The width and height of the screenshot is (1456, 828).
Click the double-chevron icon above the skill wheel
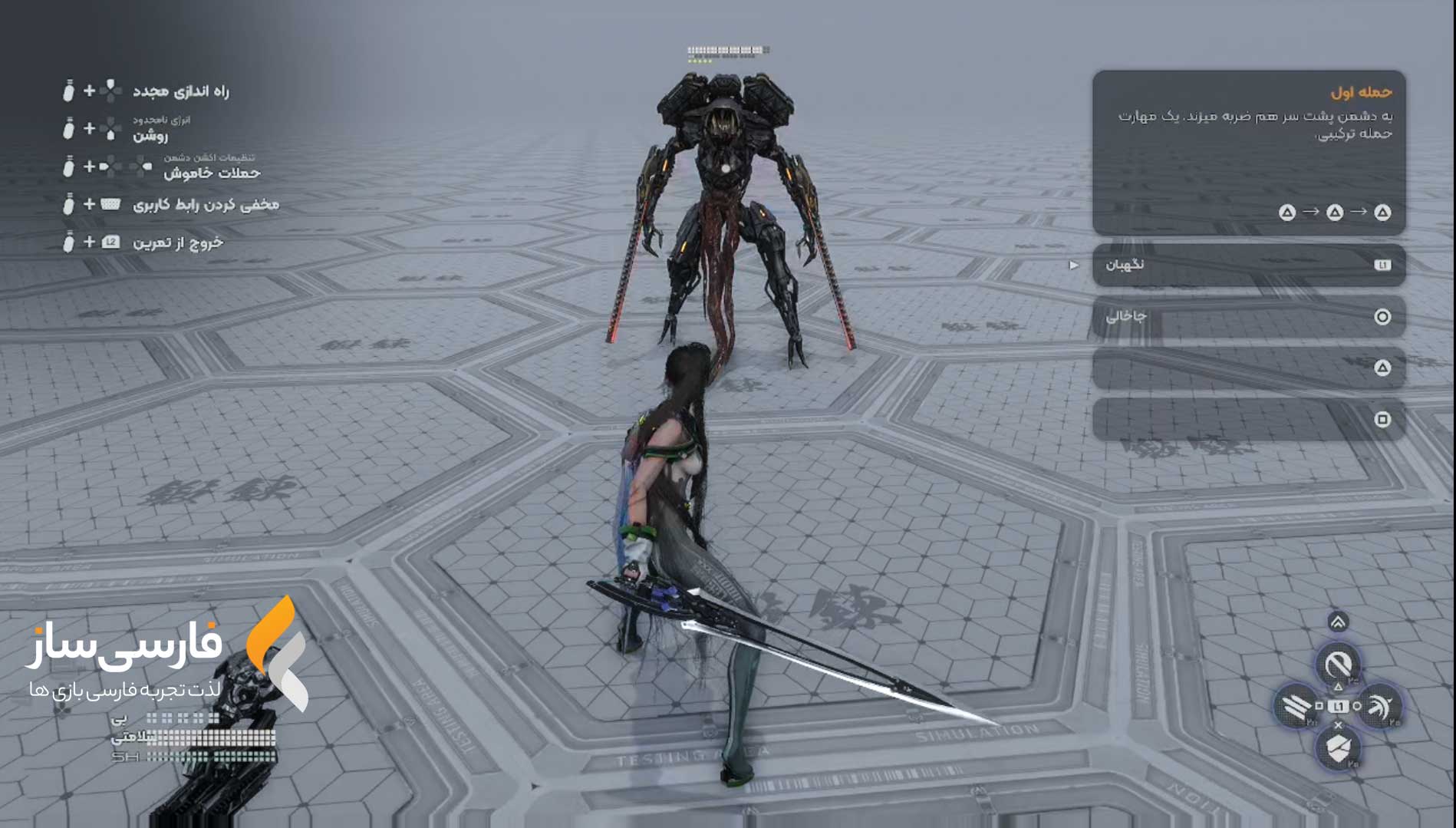(1338, 622)
